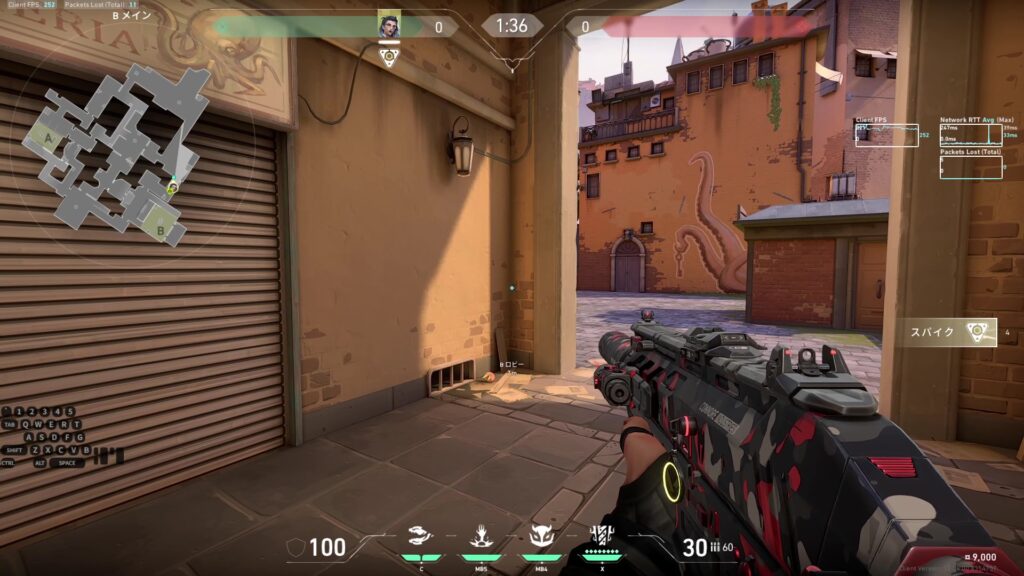Click the minimap in the corner
Screen dimensions: 1024x576
pyautogui.click(x=113, y=150)
